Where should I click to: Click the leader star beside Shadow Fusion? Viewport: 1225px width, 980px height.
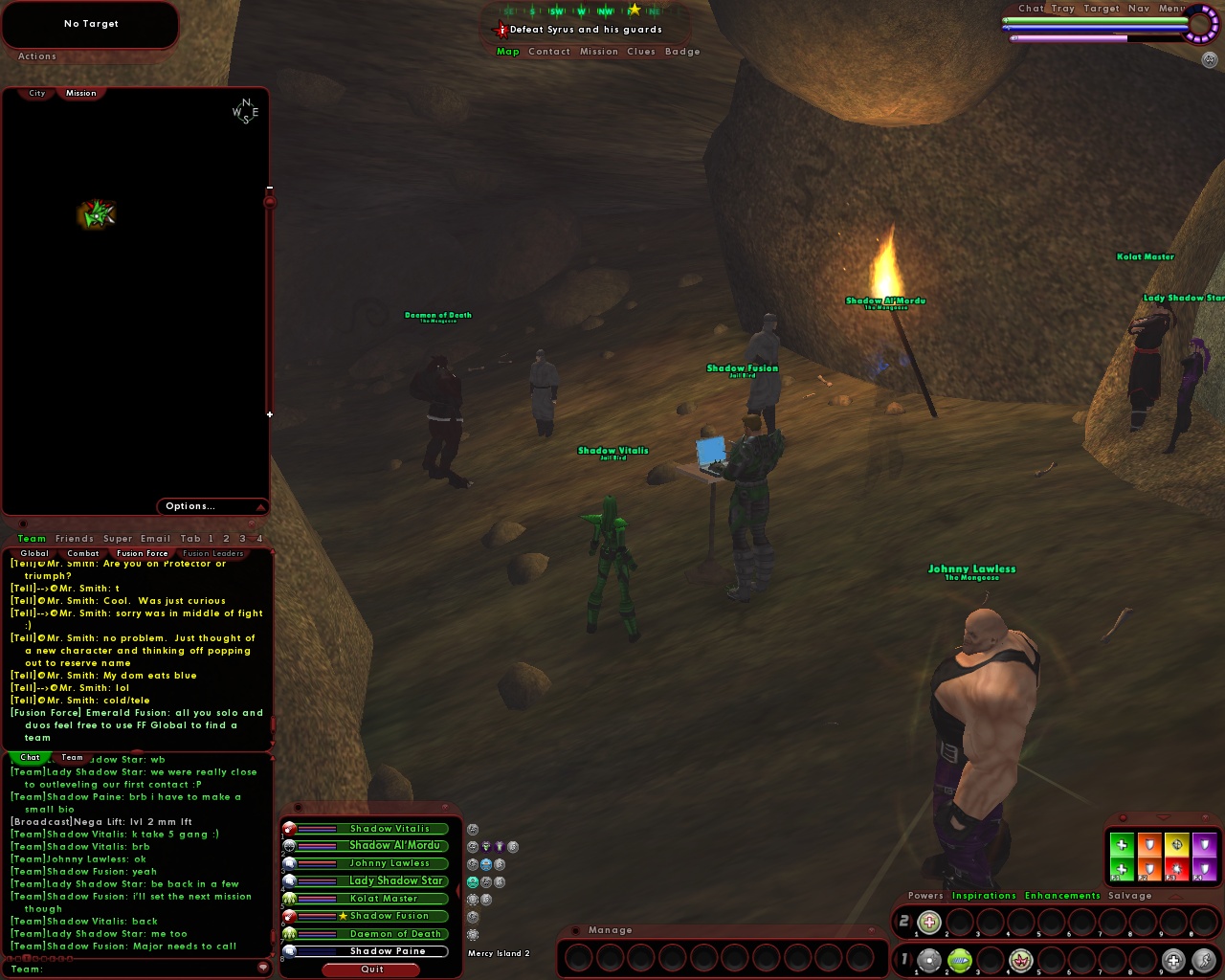click(343, 916)
